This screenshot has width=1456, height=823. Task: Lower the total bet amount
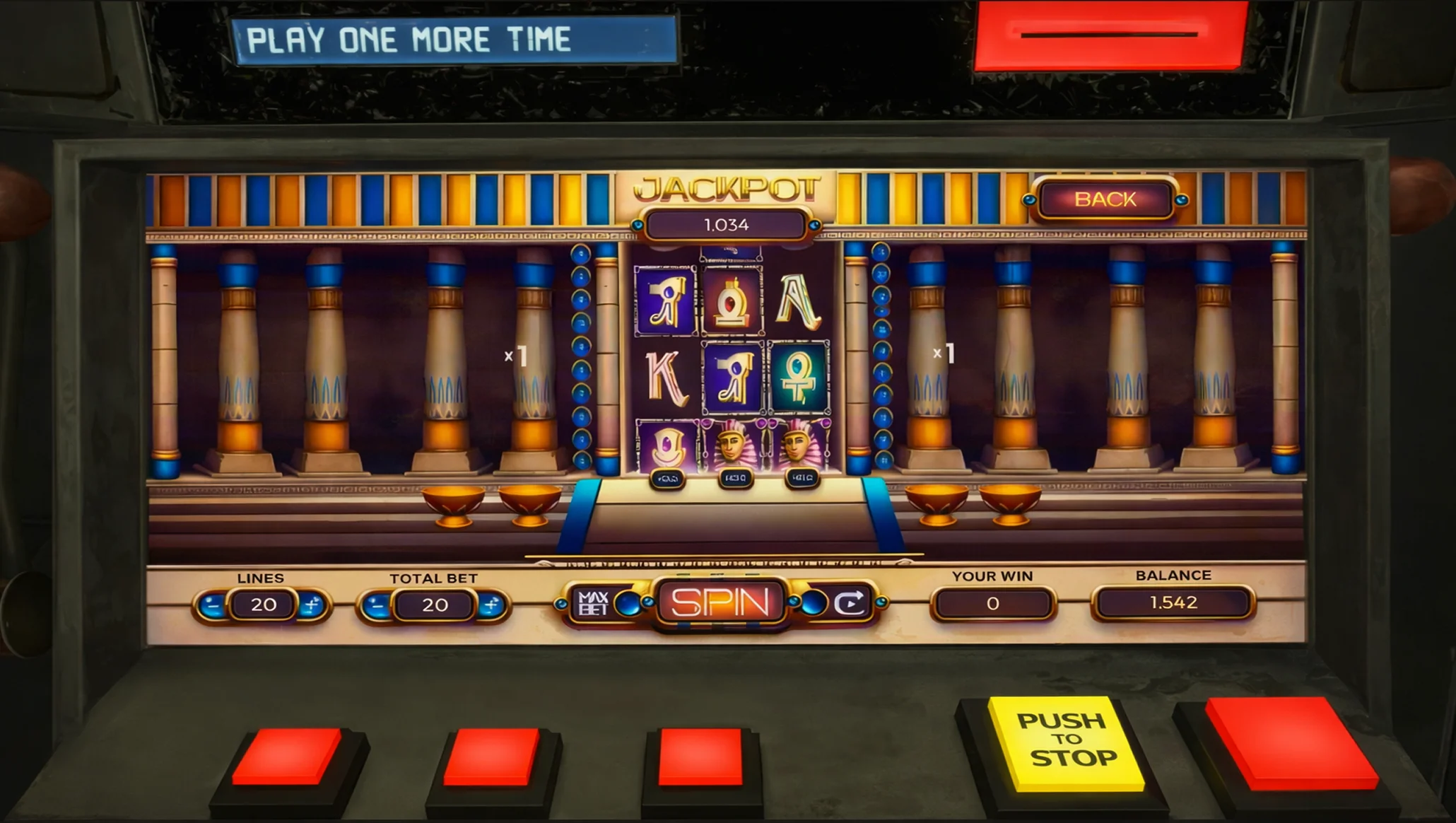click(378, 605)
